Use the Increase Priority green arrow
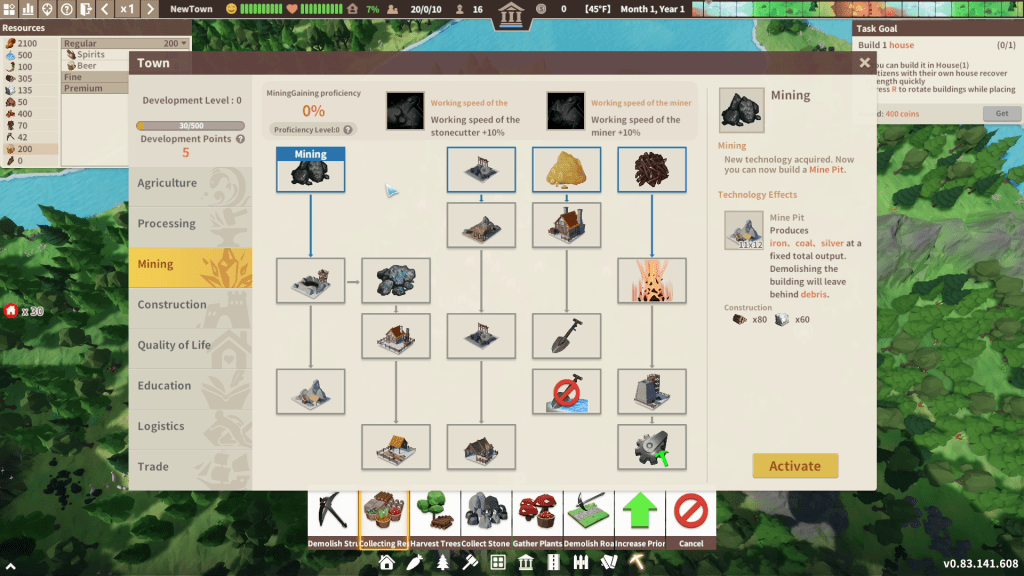The width and height of the screenshot is (1024, 576). 640,518
